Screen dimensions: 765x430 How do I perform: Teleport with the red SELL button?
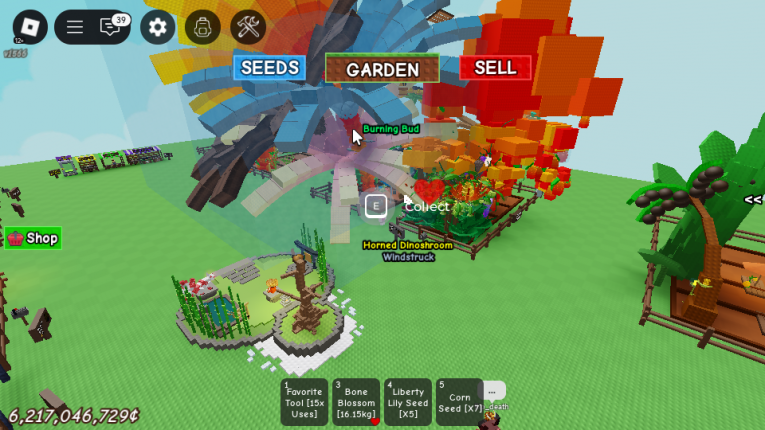(495, 68)
